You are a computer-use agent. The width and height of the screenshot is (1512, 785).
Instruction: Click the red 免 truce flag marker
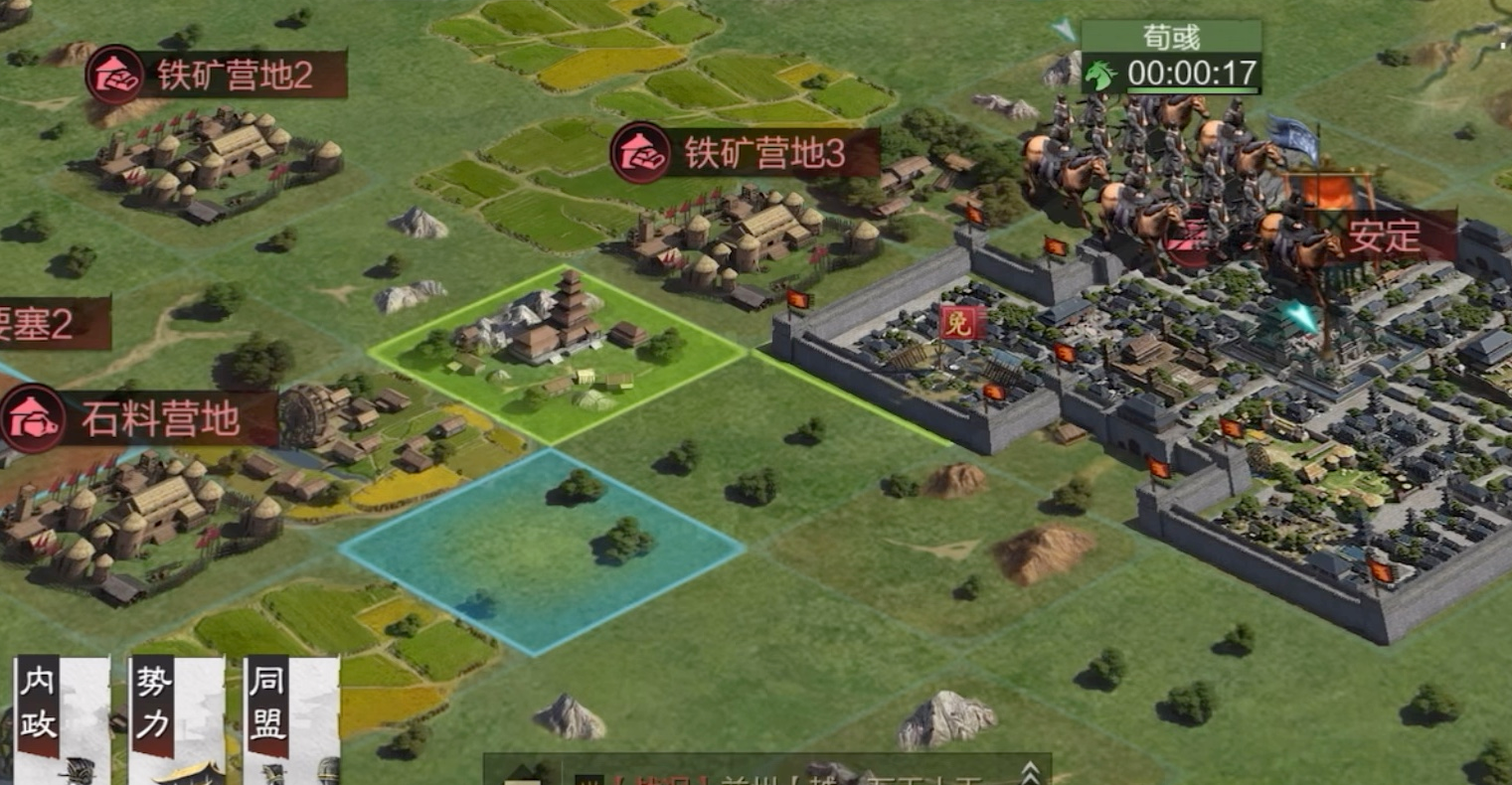point(961,322)
